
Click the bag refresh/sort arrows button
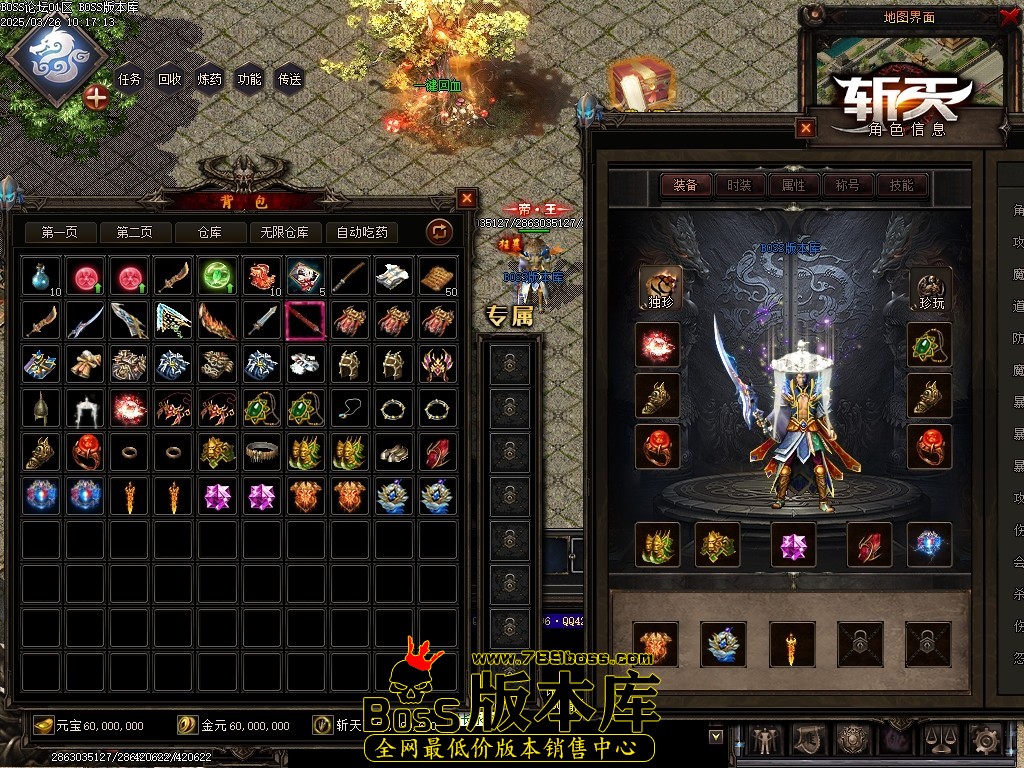[440, 233]
